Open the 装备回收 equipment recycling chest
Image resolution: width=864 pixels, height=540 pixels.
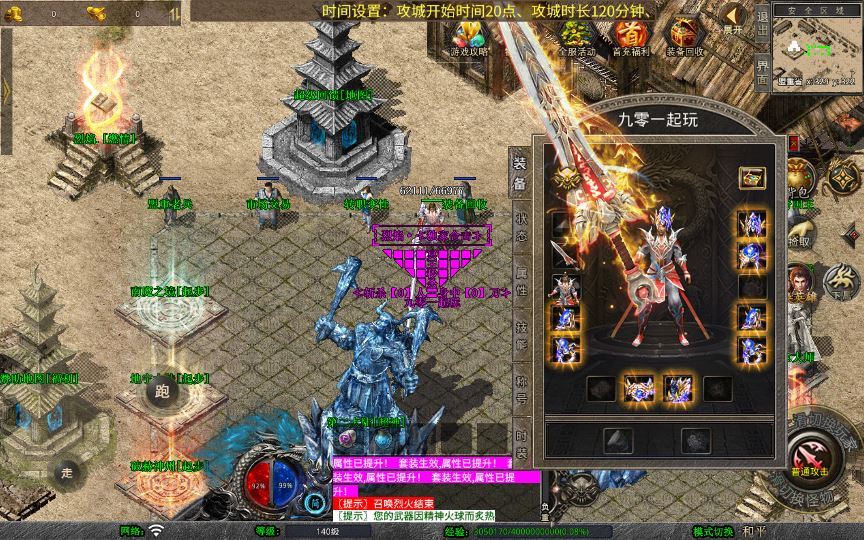pyautogui.click(x=684, y=36)
